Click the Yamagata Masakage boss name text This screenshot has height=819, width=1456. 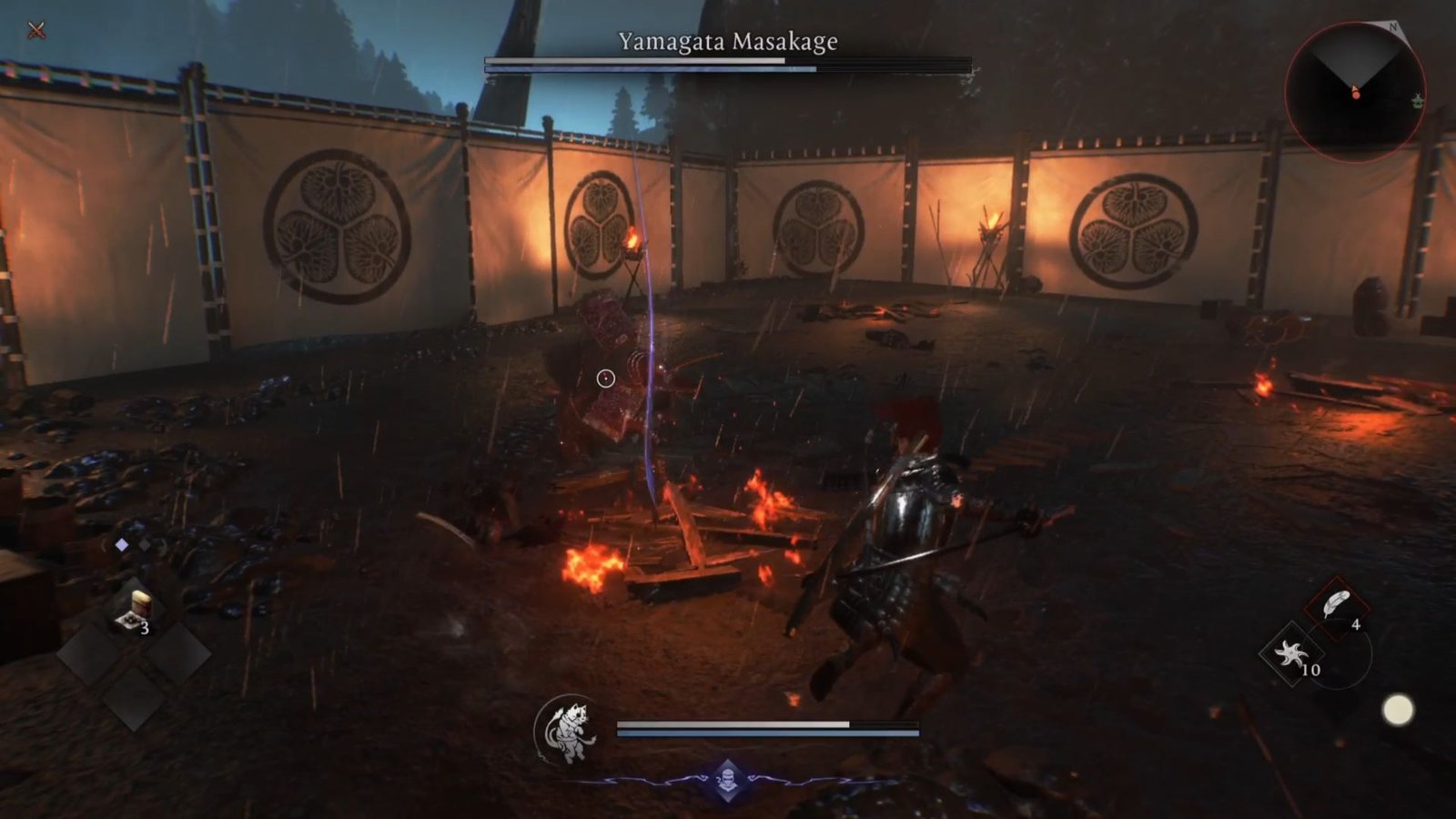(728, 40)
